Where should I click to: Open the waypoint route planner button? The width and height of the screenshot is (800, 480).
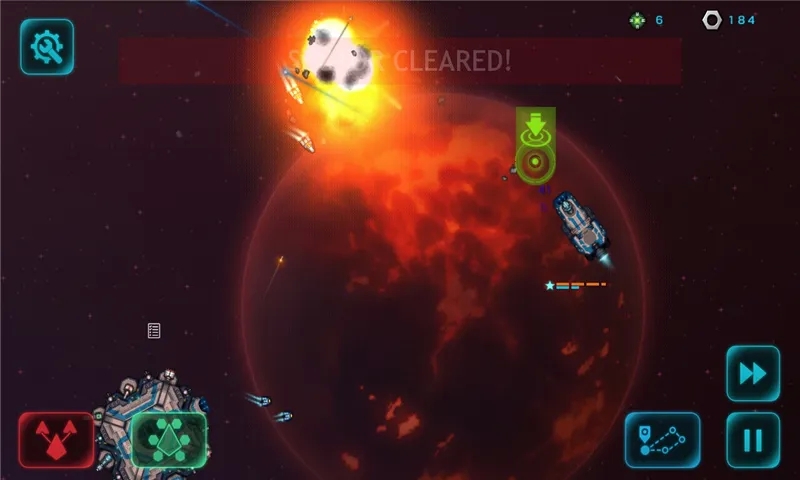coord(662,439)
